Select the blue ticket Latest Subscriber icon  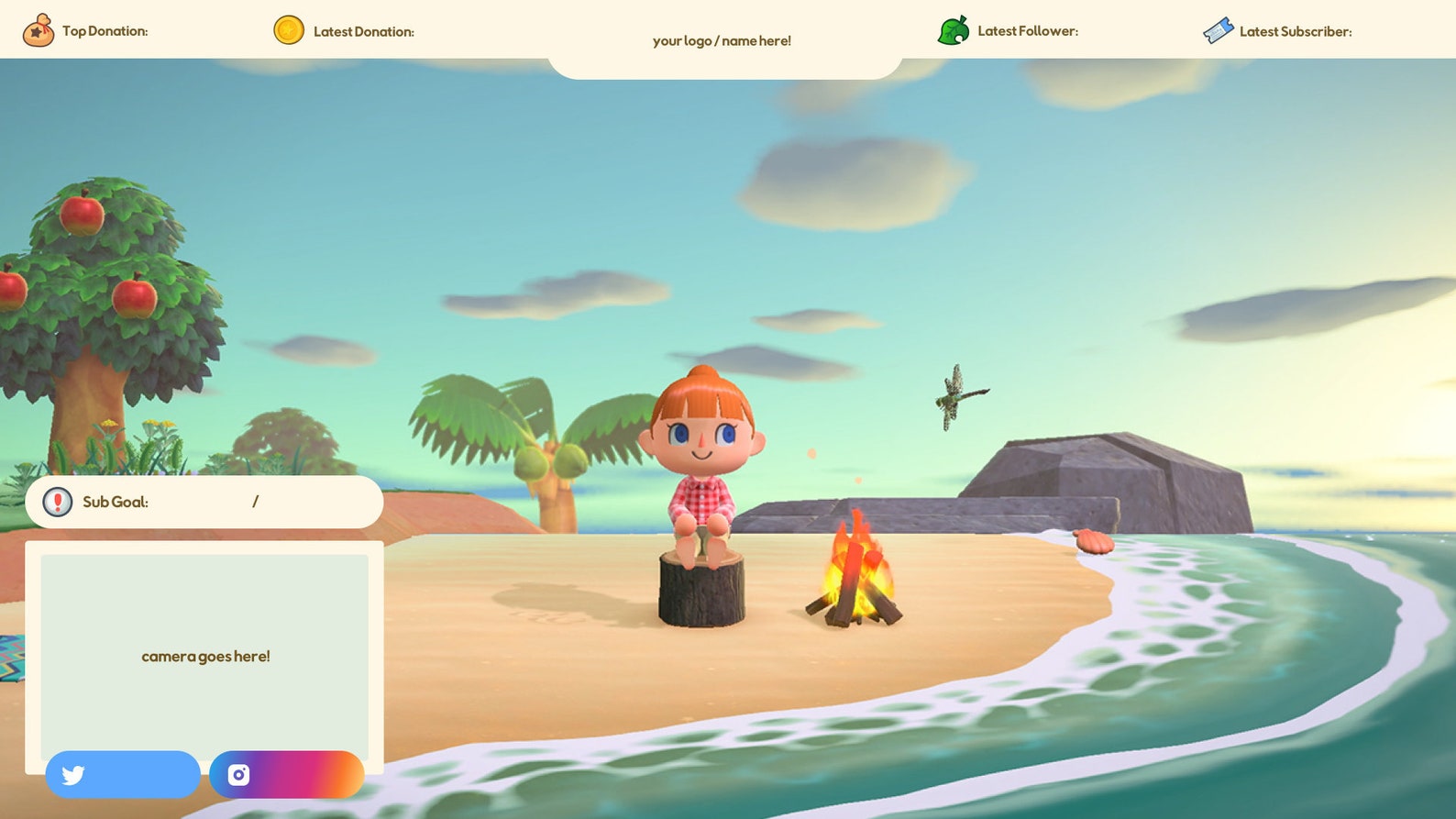coord(1218,28)
